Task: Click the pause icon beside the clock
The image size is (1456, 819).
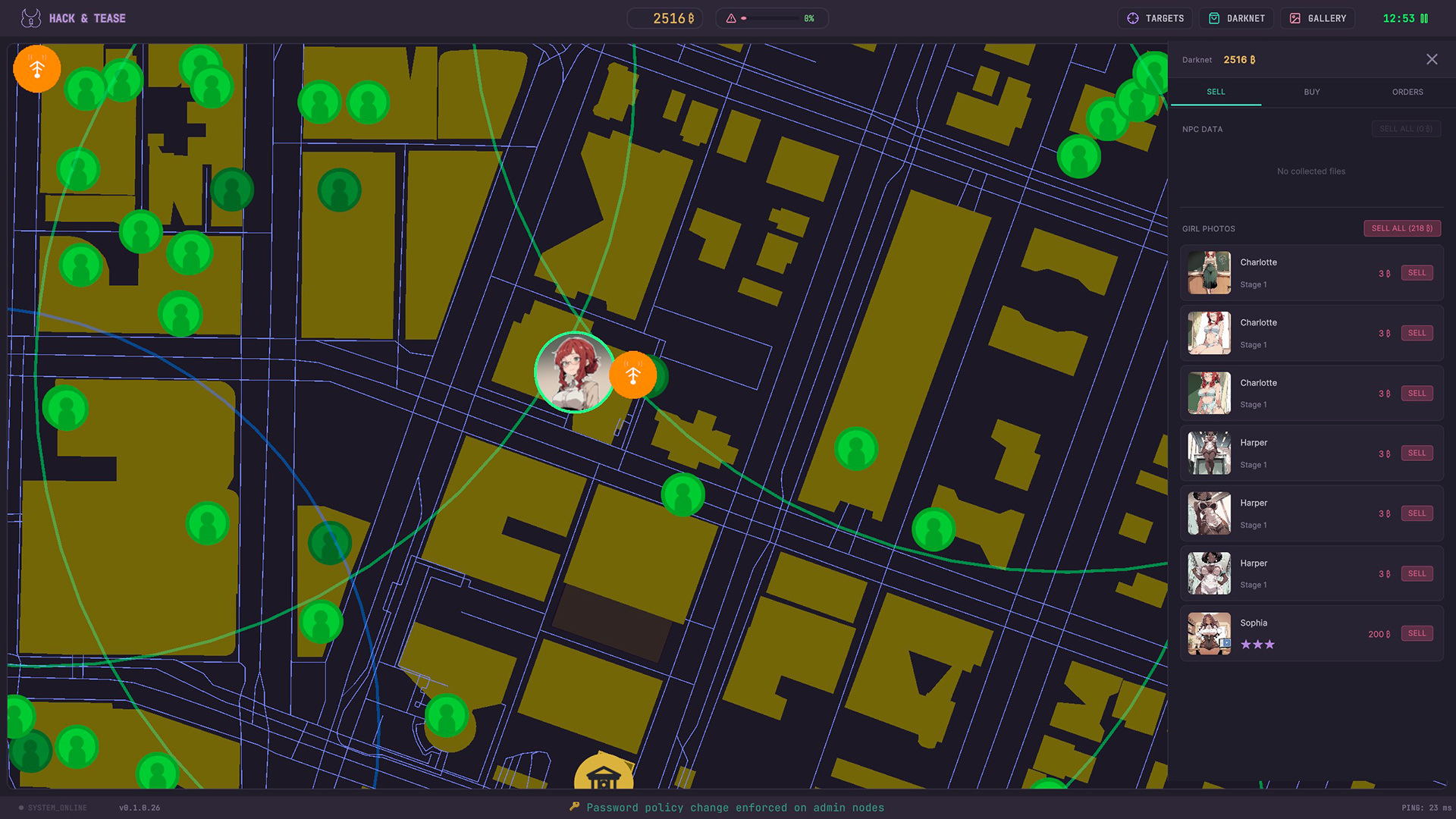Action: click(1424, 18)
